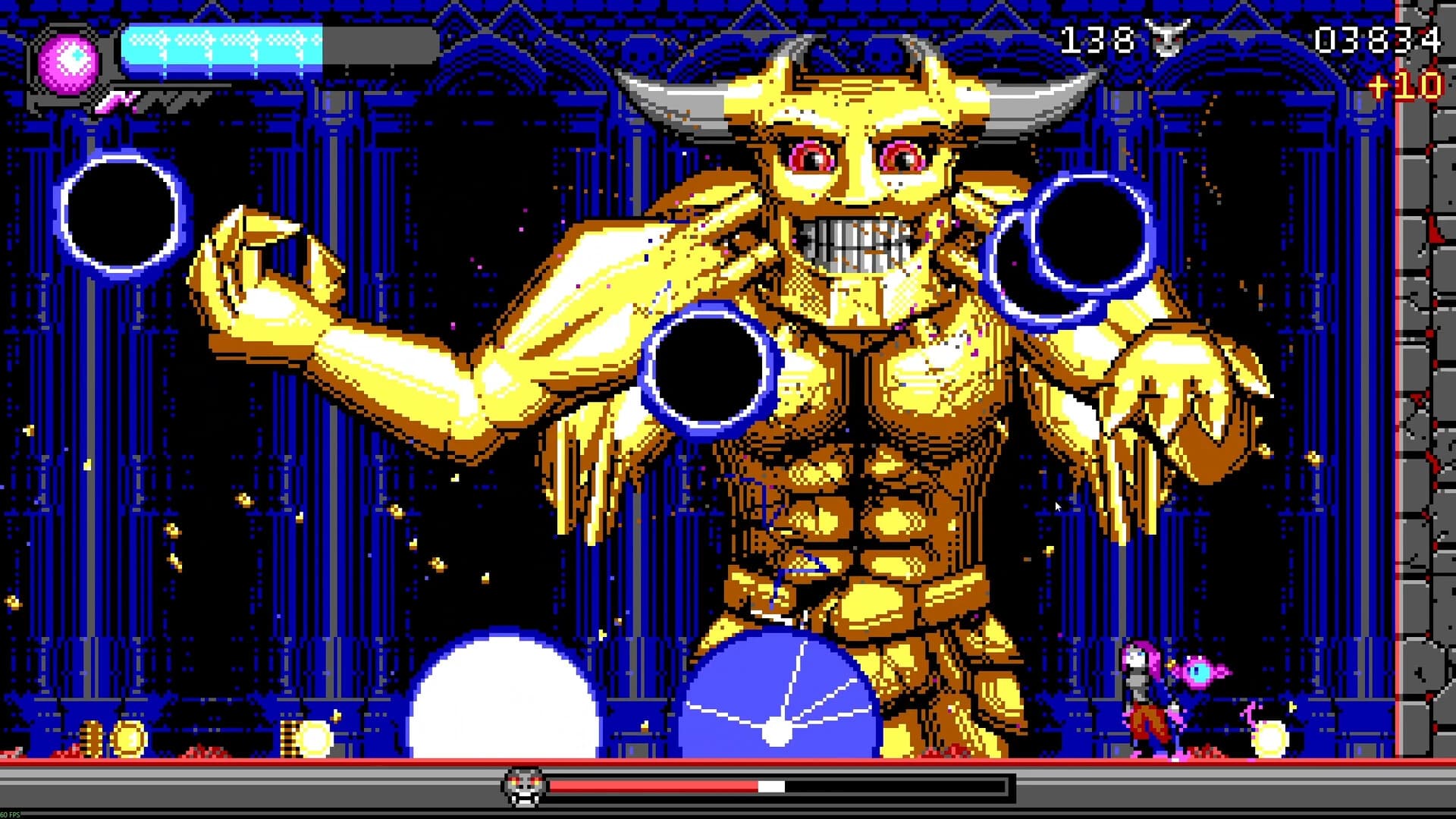Click the glowing orb at the bottom right corner

click(1269, 739)
